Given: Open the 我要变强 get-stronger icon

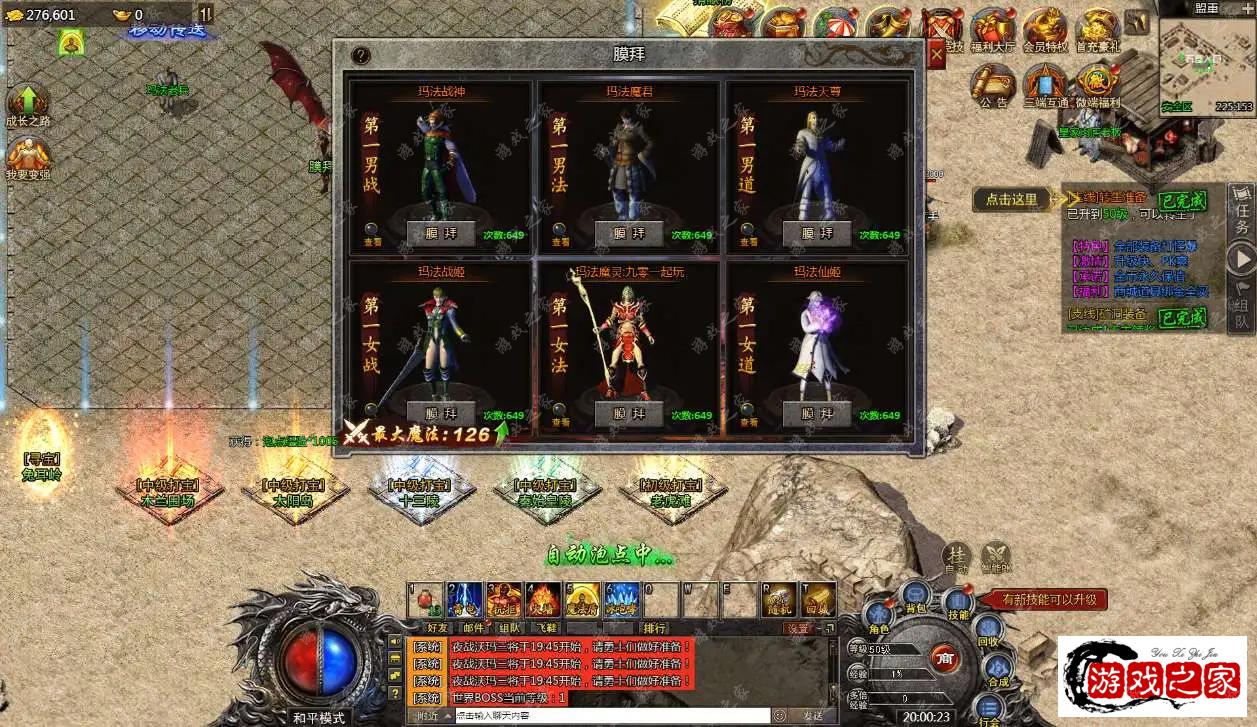Looking at the screenshot, I should coord(28,158).
